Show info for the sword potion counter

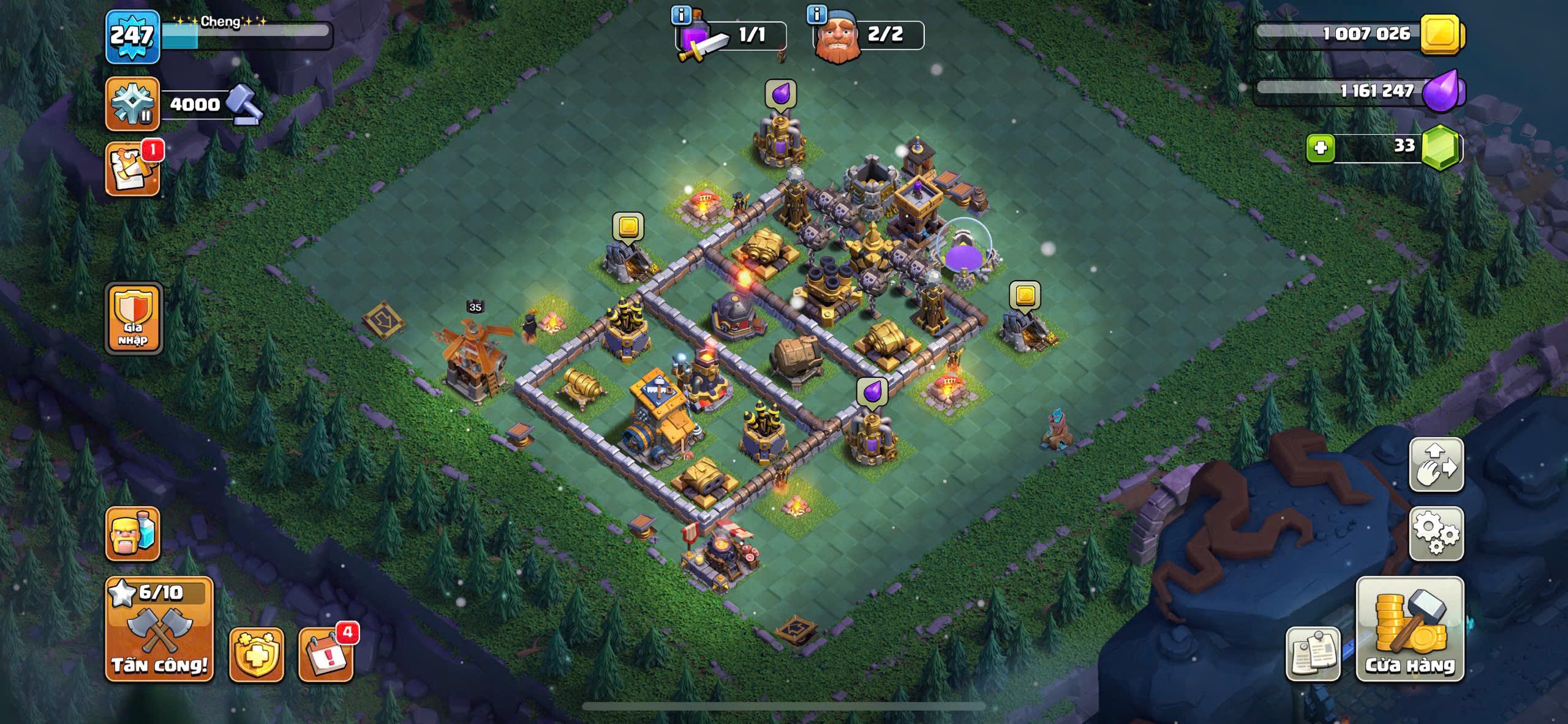click(x=681, y=15)
